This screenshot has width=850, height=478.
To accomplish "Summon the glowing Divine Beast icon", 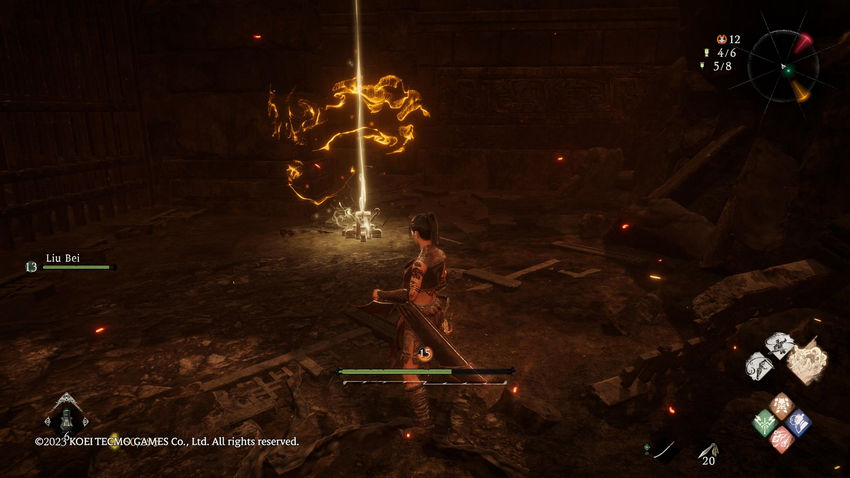I will coord(806,362).
